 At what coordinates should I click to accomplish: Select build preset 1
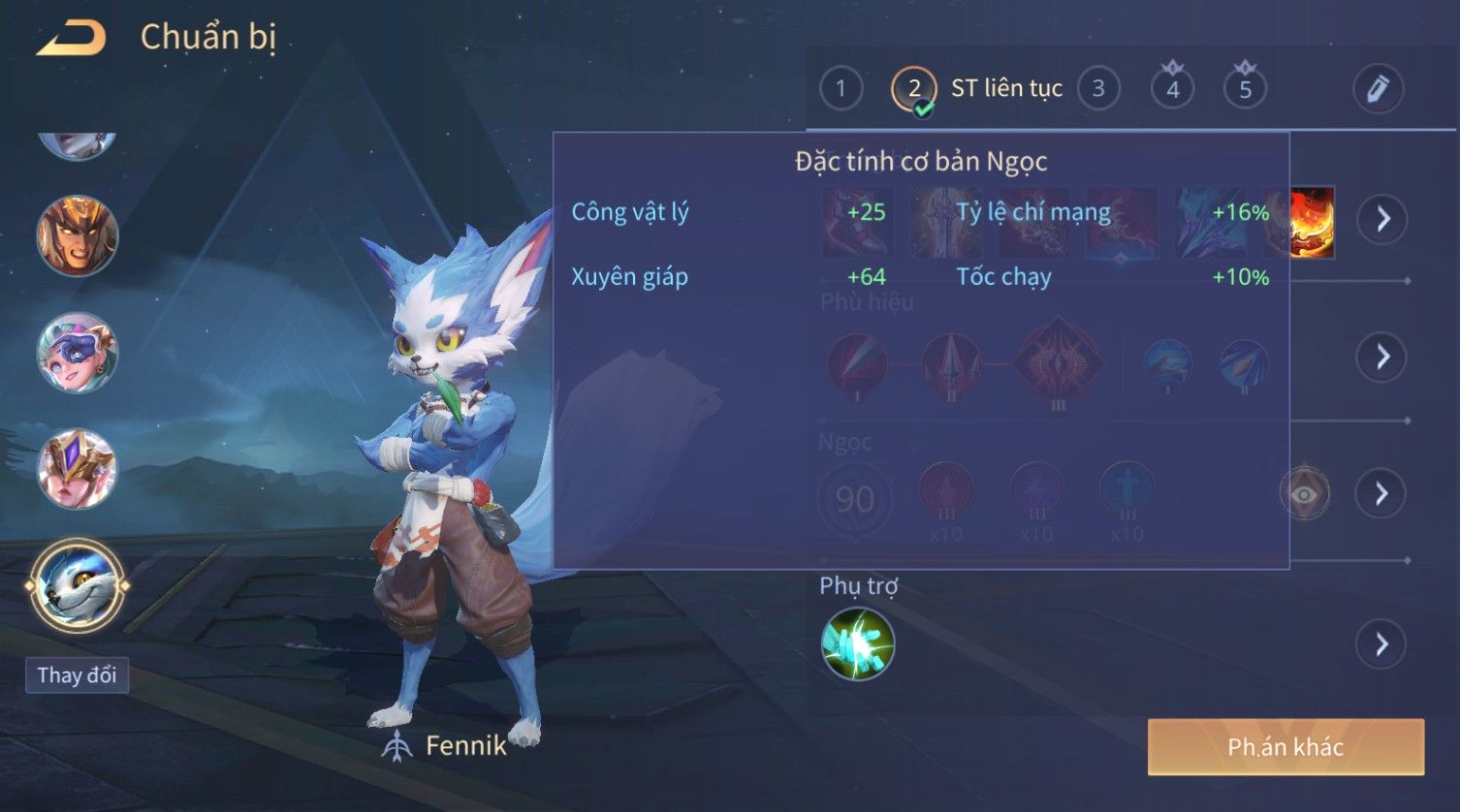841,89
